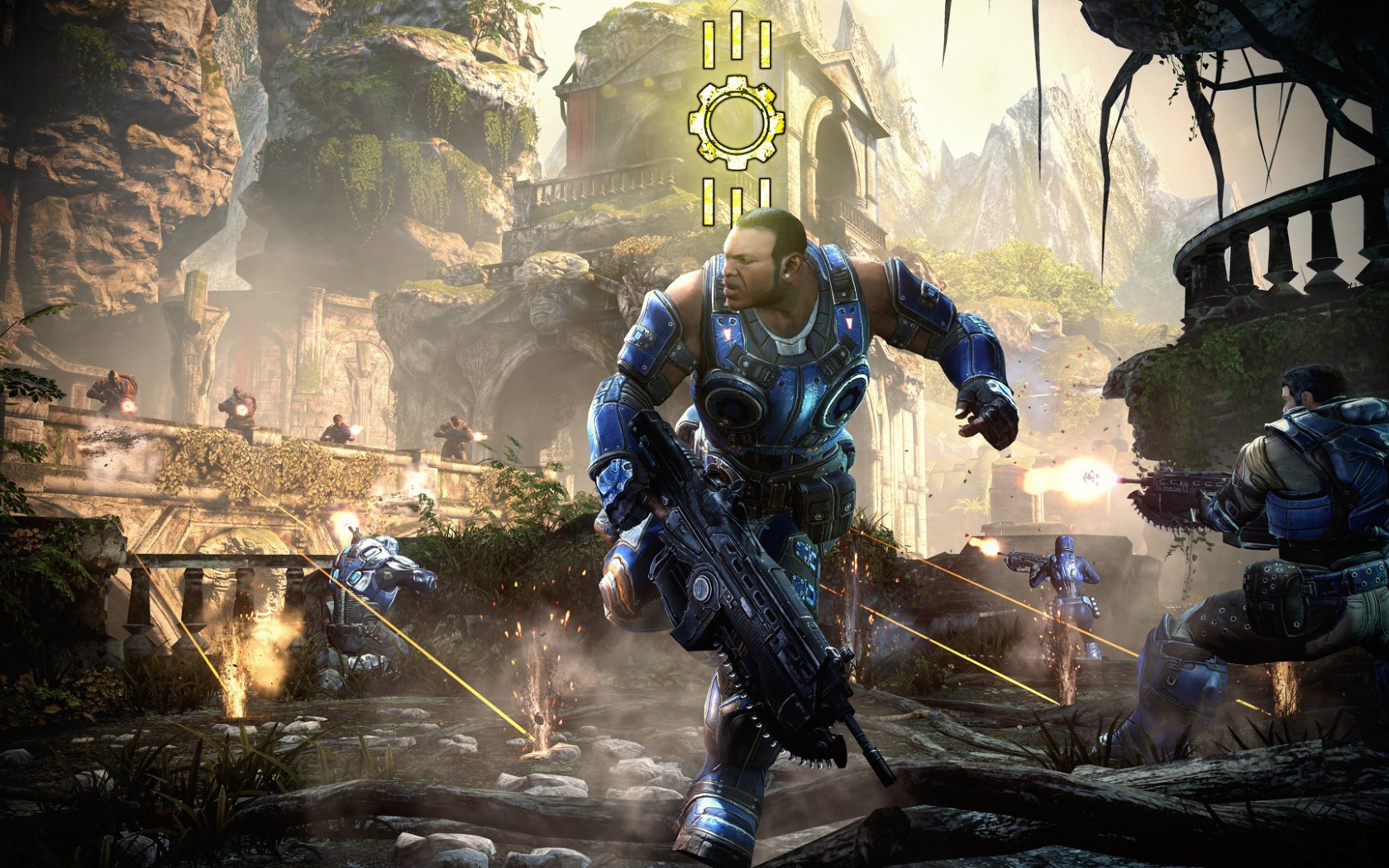1389x868 pixels.
Task: Click the center hole of the gear logo
Action: click(738, 122)
